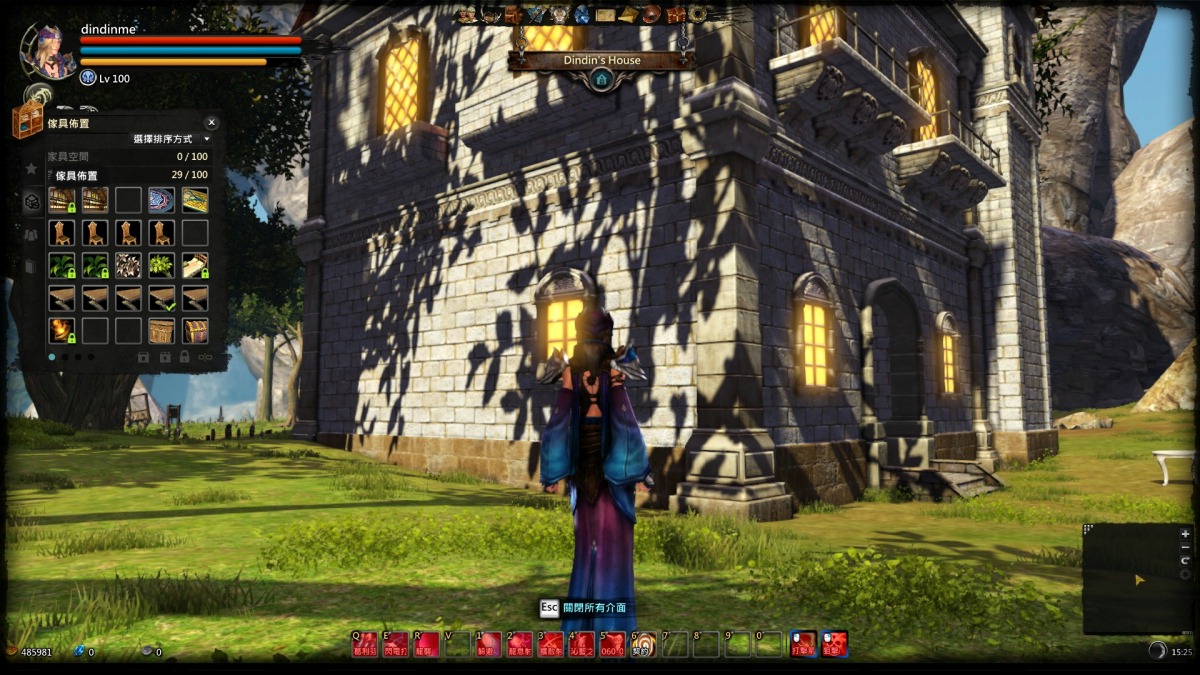Select the locked campfire furniture slot
Image resolution: width=1200 pixels, height=675 pixels.
click(x=61, y=331)
